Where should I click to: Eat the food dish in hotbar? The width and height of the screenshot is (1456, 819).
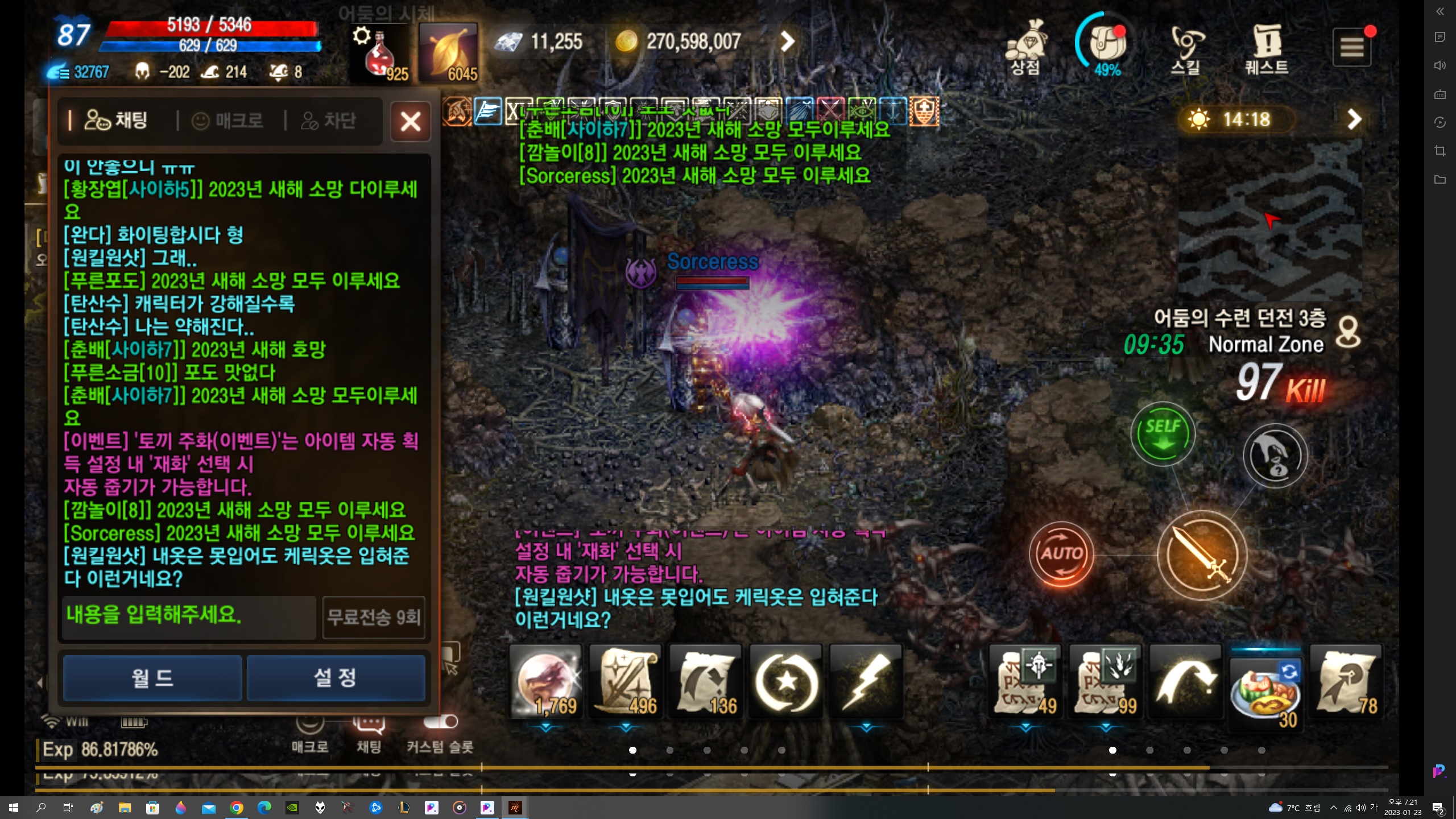click(x=1265, y=687)
